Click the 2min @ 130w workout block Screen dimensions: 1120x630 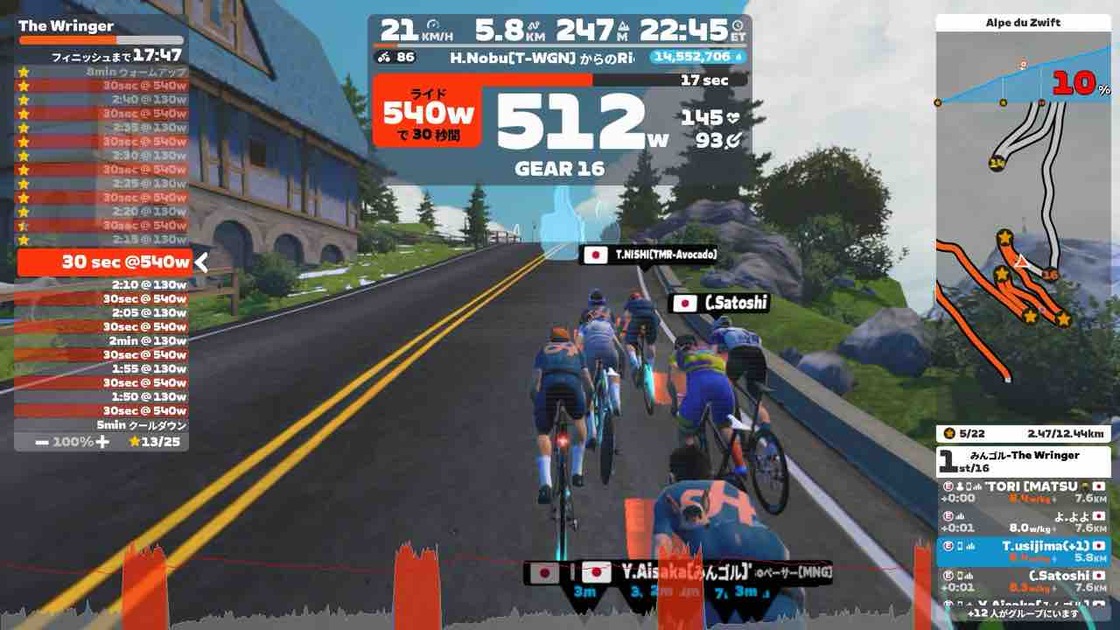point(103,341)
